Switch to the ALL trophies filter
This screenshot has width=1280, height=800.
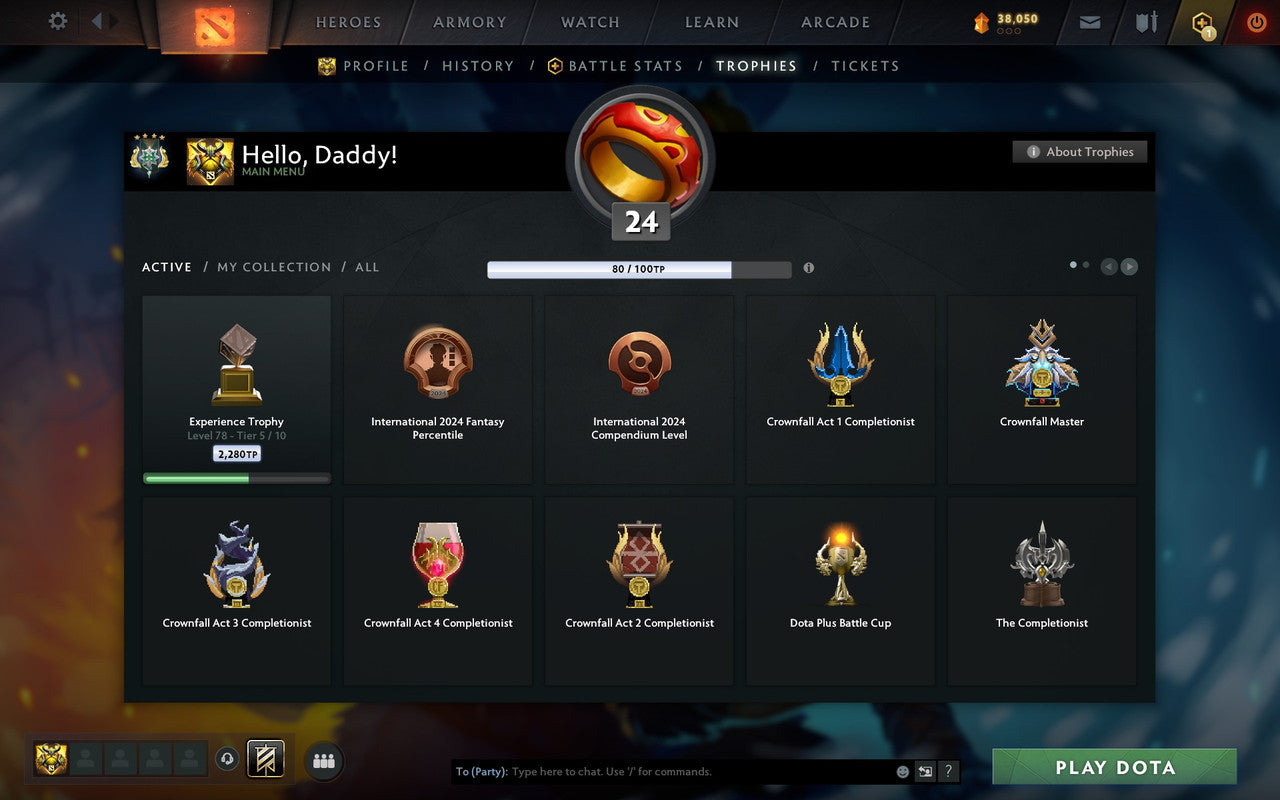point(367,267)
